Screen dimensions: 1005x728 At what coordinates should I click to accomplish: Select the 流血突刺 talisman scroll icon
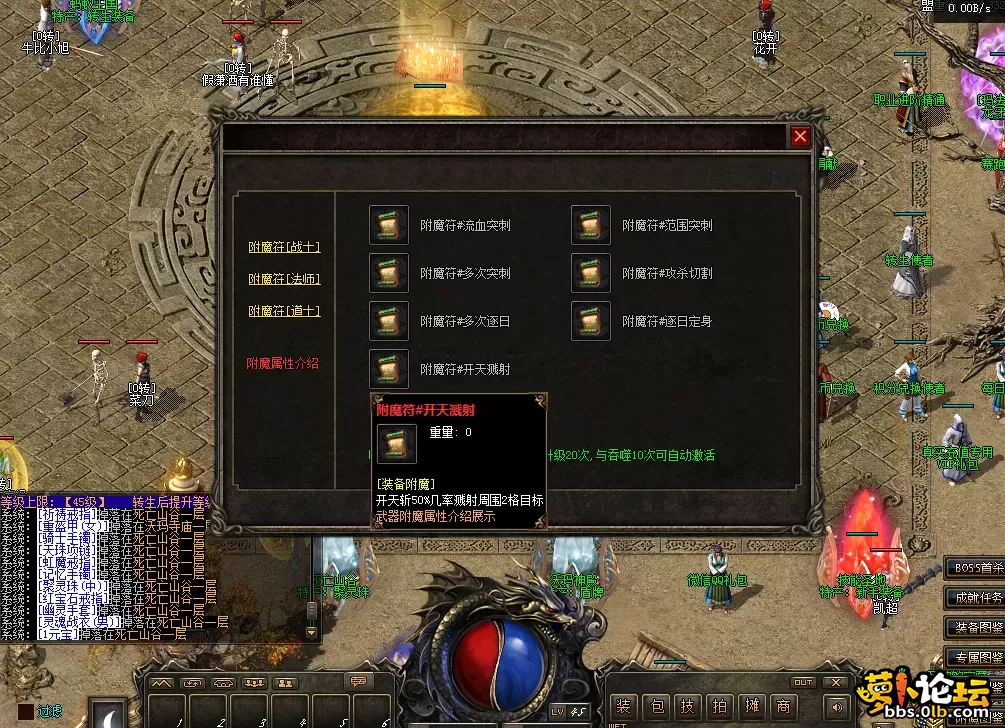click(389, 225)
